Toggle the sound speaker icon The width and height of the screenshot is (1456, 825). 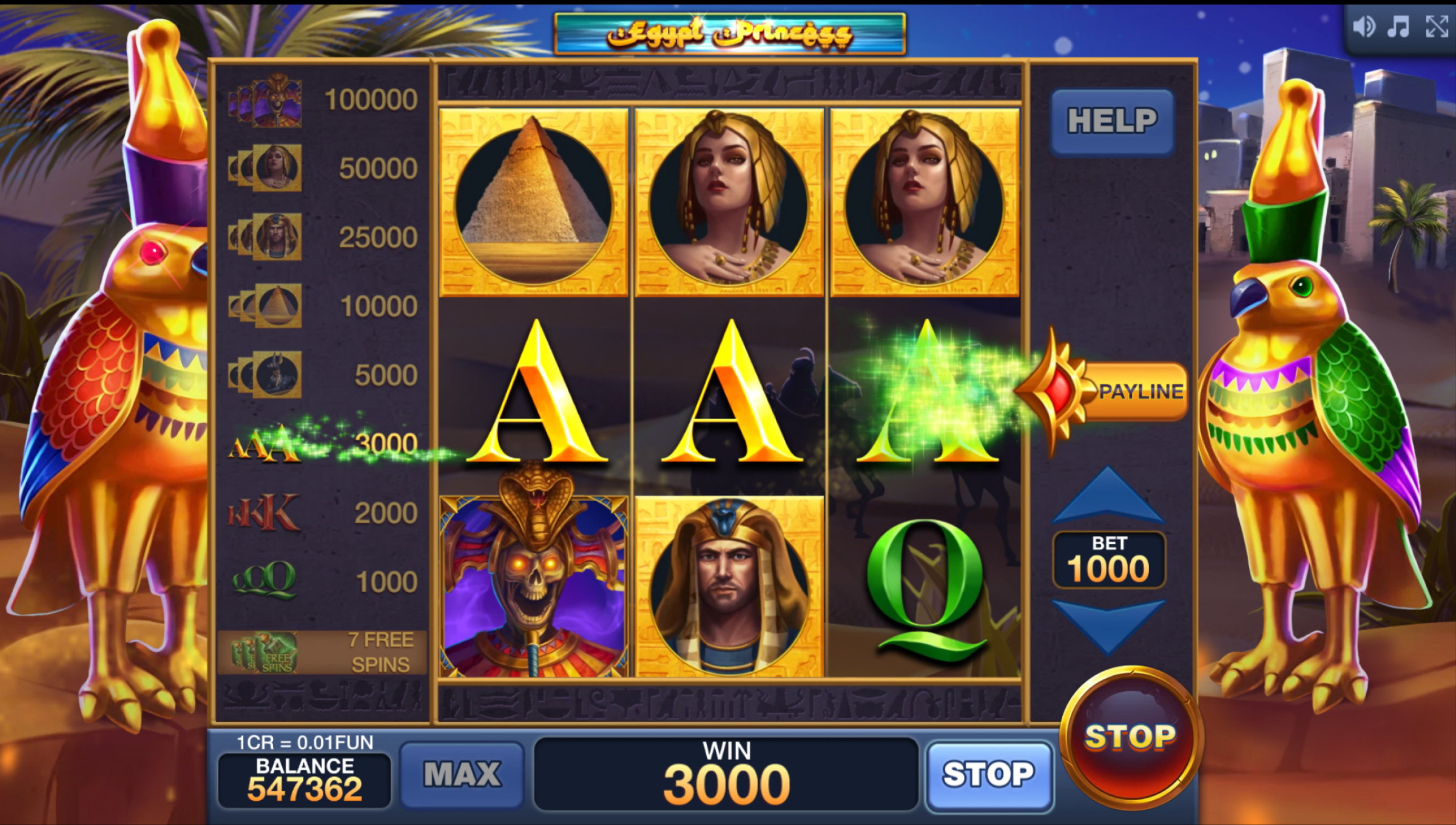pos(1363,27)
